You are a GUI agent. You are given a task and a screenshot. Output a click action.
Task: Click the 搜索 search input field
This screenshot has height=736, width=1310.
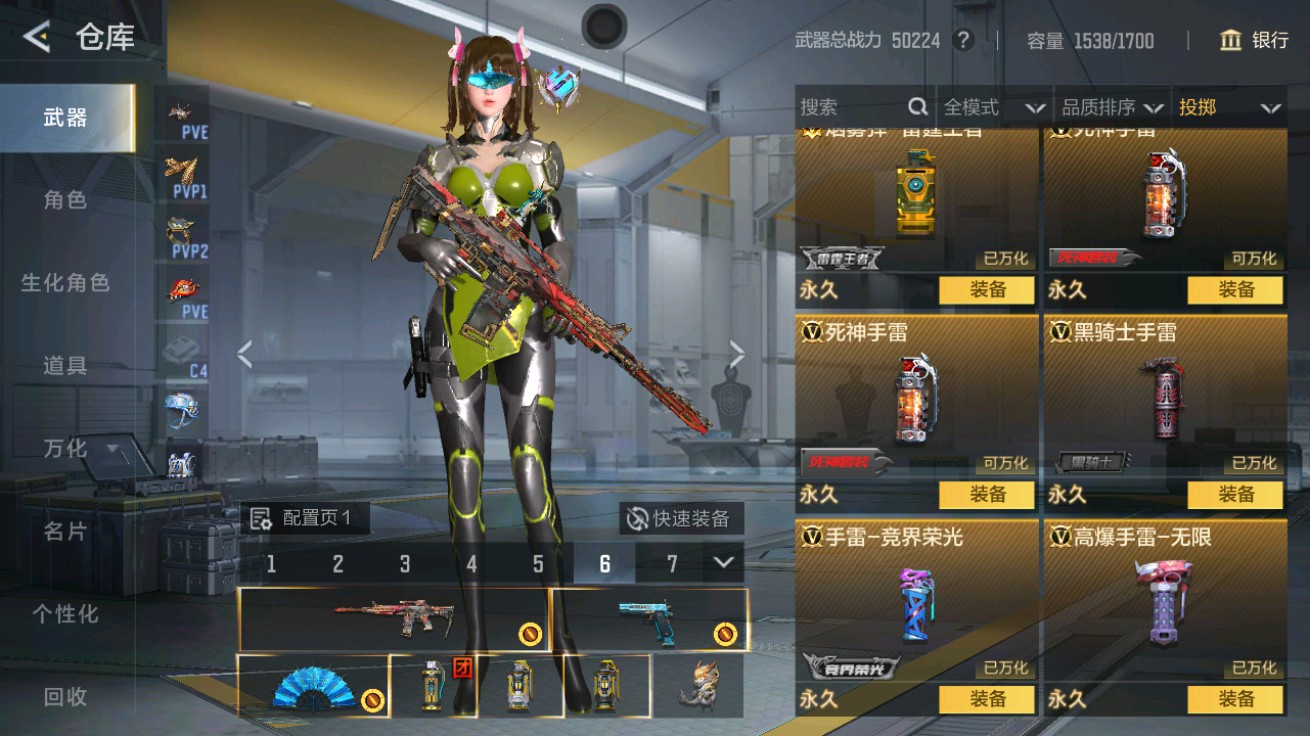pyautogui.click(x=850, y=105)
